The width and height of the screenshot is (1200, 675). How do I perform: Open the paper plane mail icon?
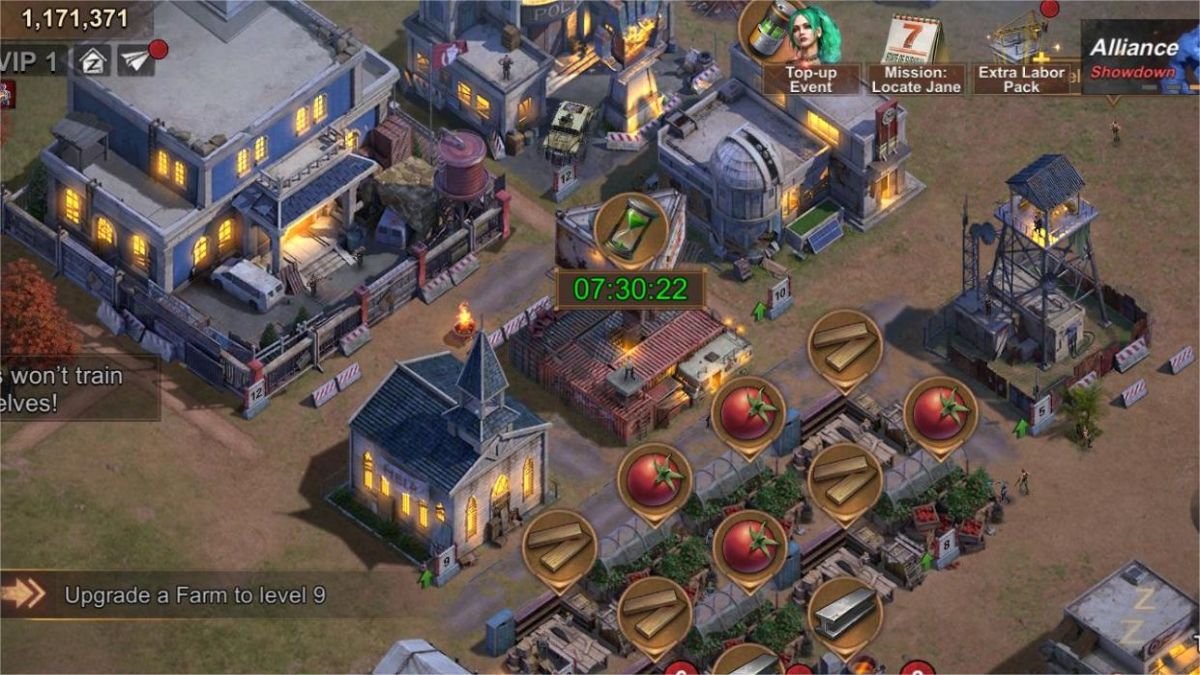[136, 60]
